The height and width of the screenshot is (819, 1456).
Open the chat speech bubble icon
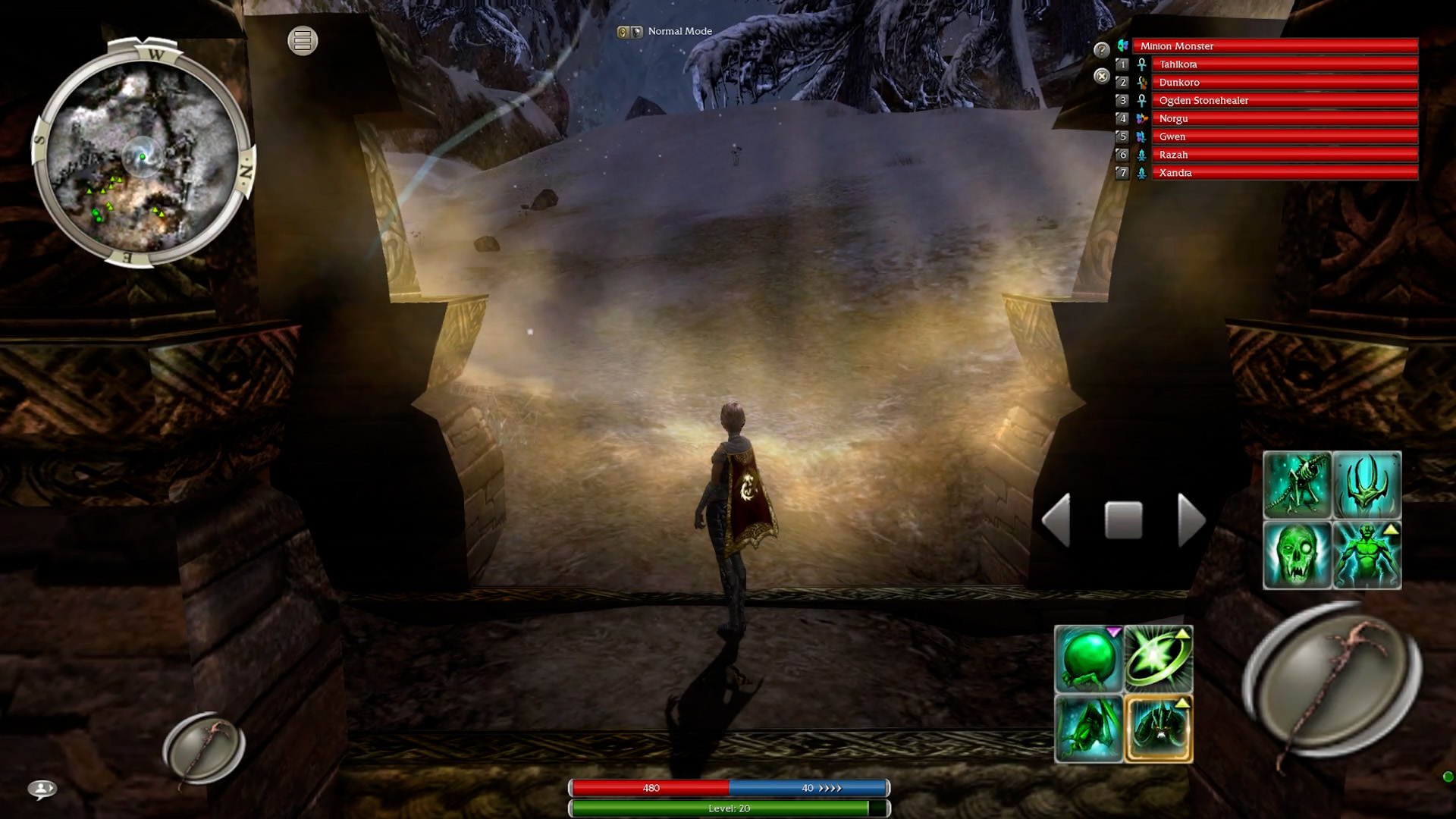click(x=42, y=789)
